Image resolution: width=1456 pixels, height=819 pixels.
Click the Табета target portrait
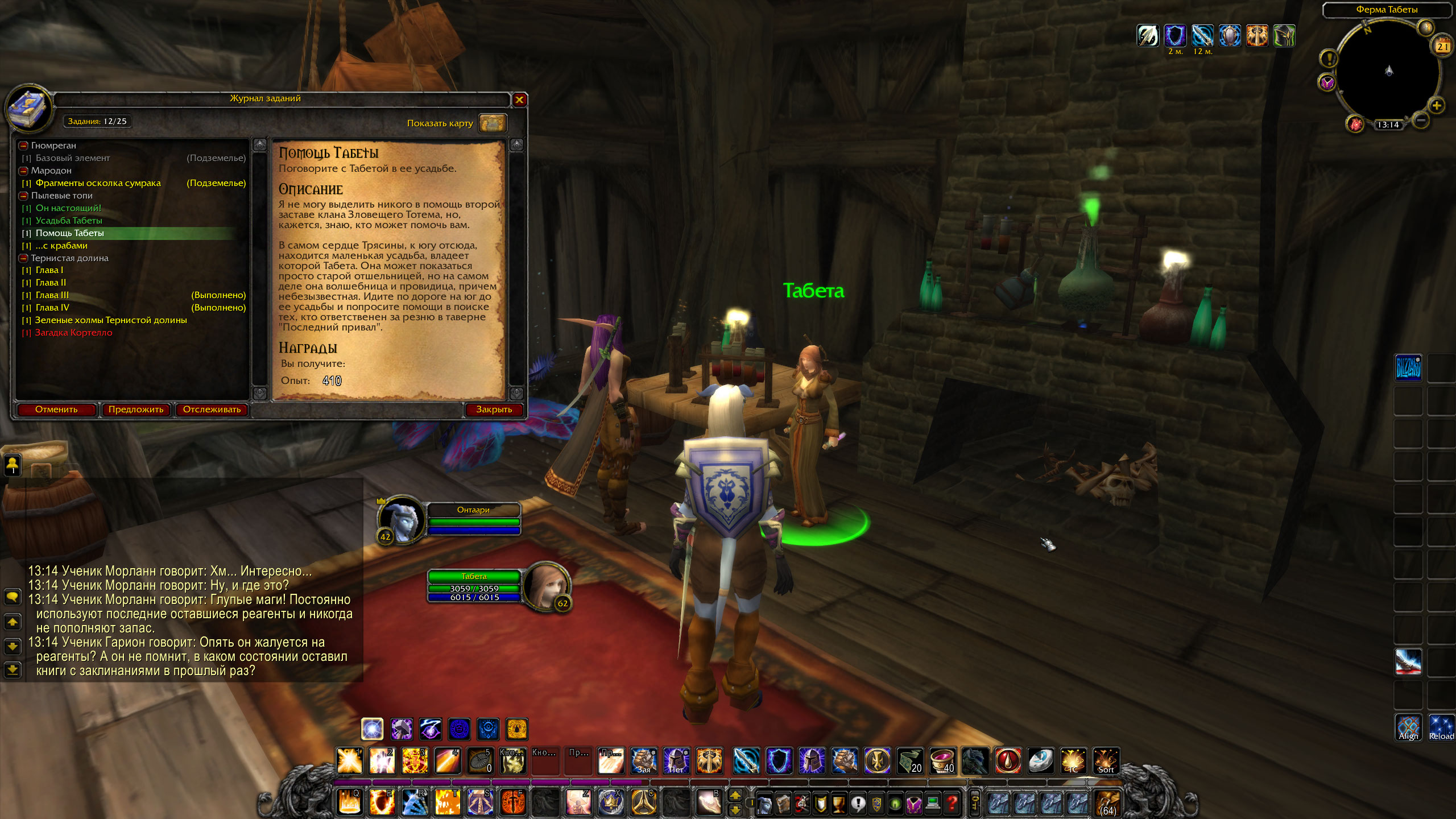pos(545,586)
